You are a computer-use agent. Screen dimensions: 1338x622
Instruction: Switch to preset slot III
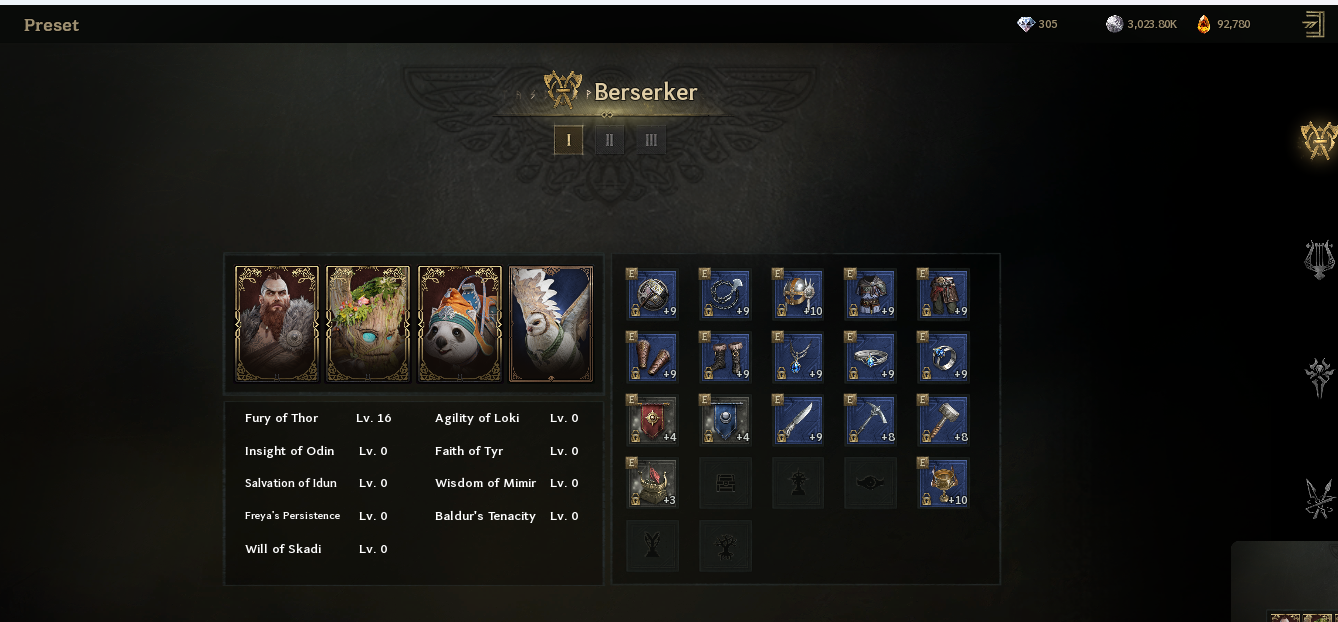pos(651,140)
